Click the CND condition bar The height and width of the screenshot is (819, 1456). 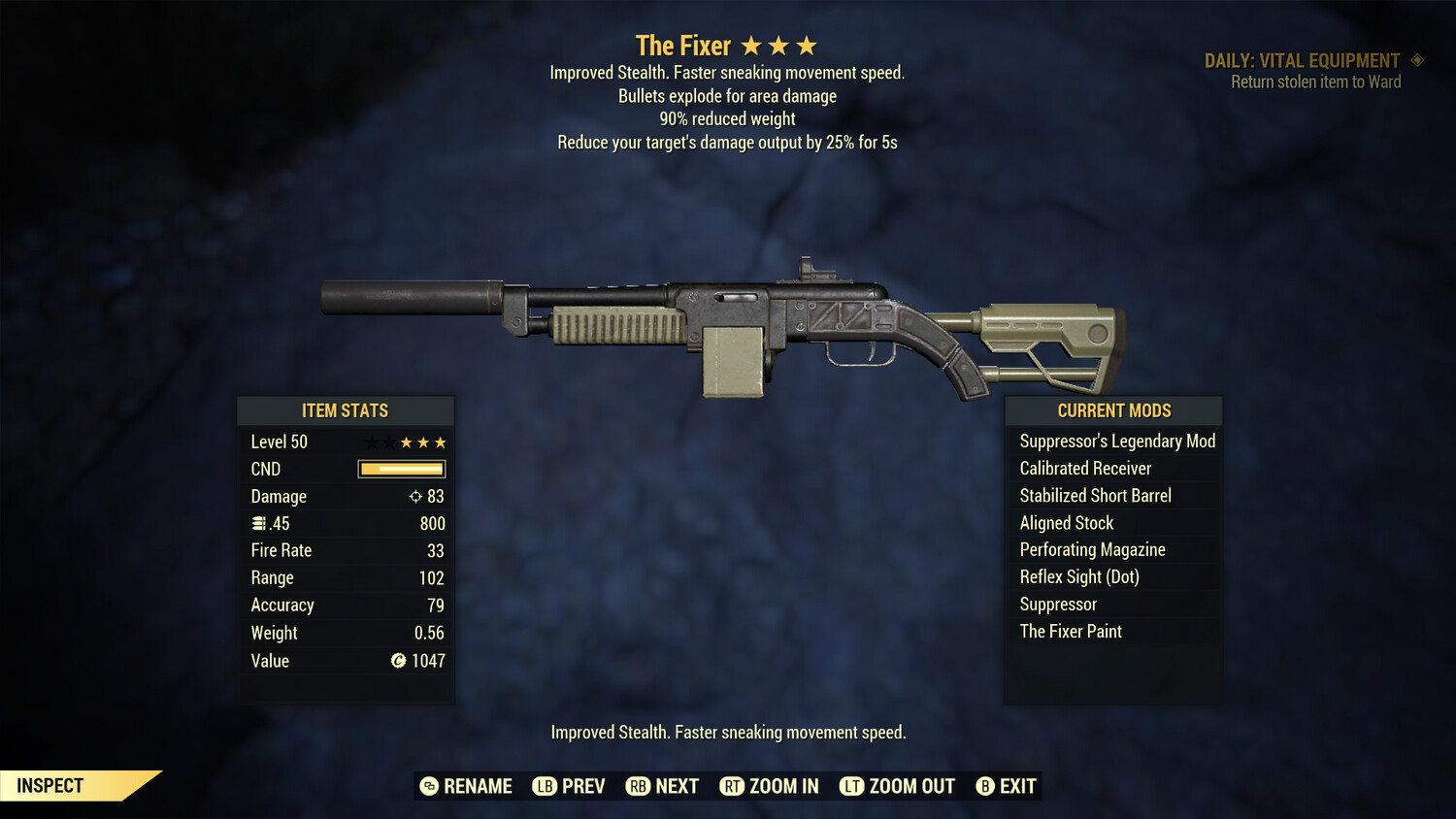[401, 469]
